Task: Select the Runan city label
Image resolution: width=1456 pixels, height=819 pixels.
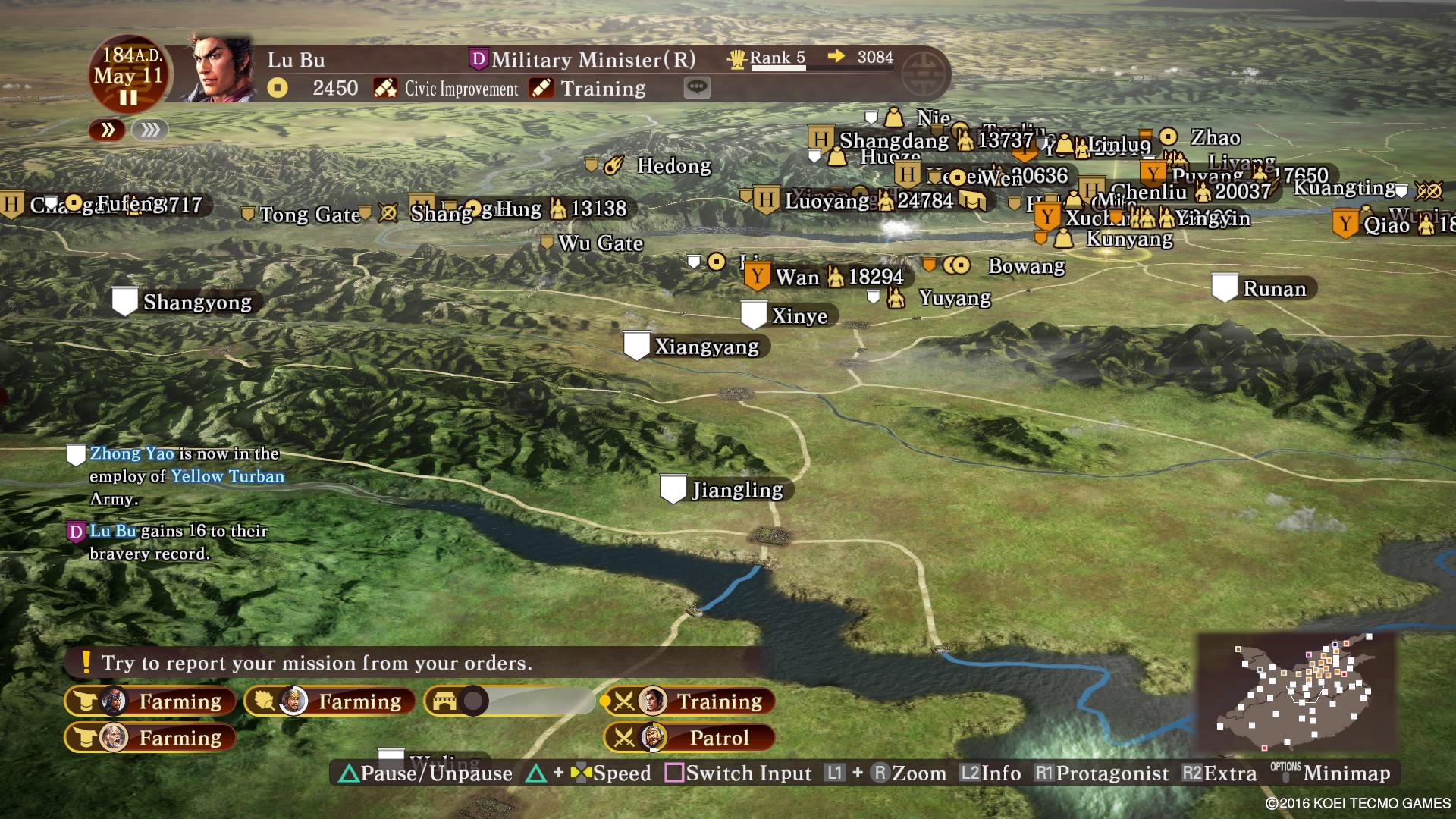Action: 1274,289
